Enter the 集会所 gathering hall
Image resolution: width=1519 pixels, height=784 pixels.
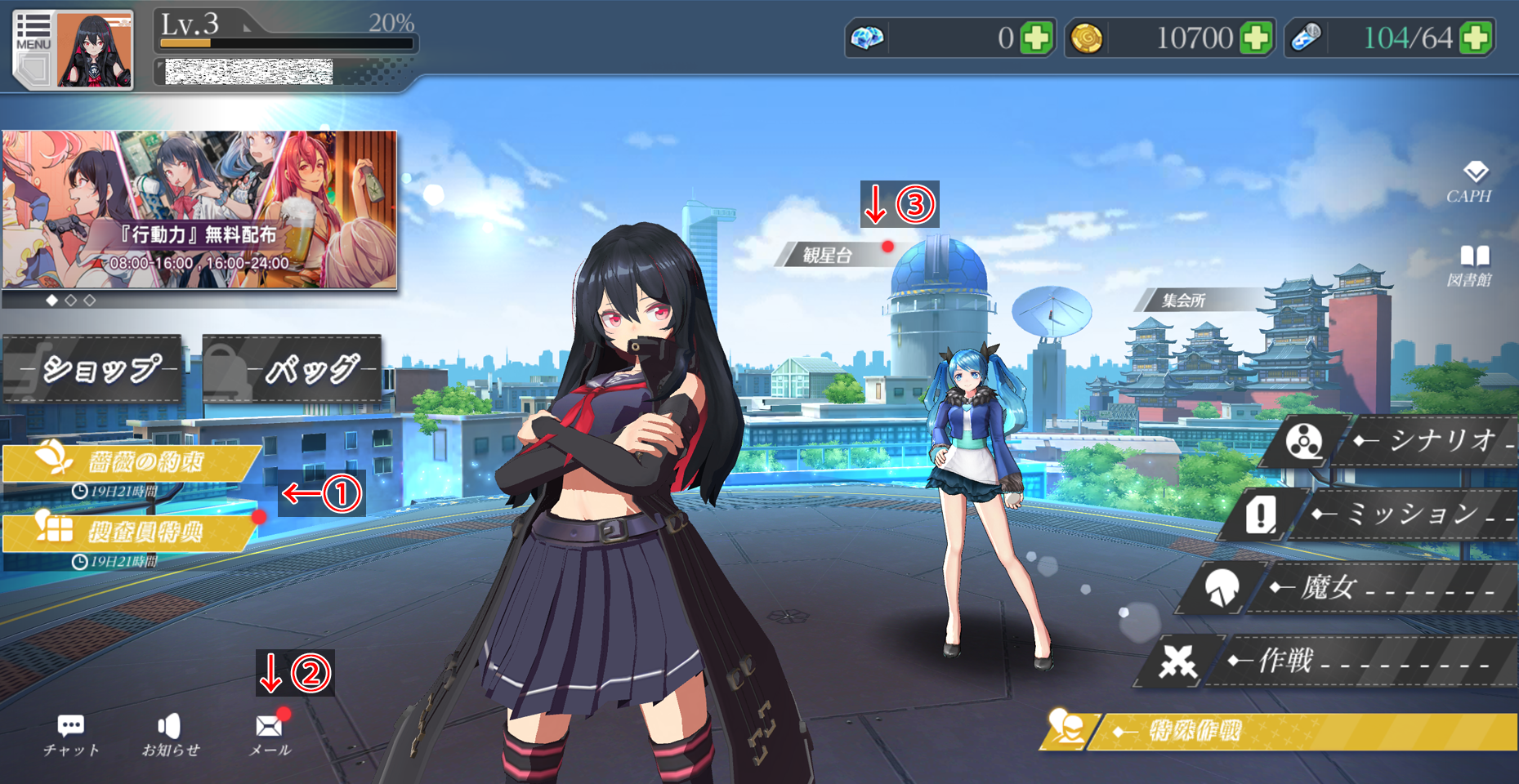pyautogui.click(x=1183, y=301)
